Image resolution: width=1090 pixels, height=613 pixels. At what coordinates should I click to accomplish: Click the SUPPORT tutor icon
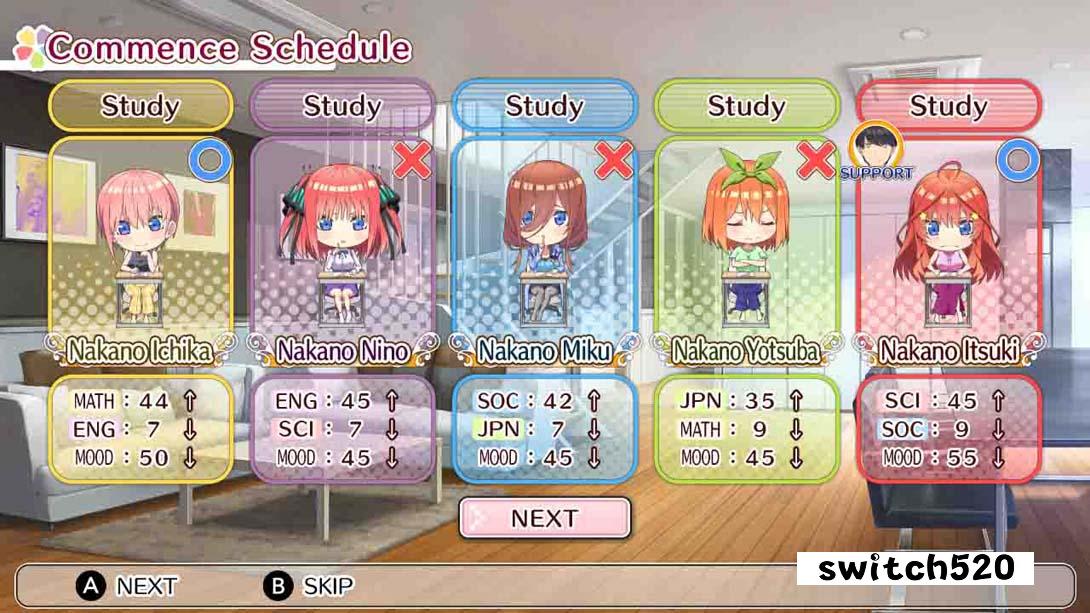tap(876, 150)
